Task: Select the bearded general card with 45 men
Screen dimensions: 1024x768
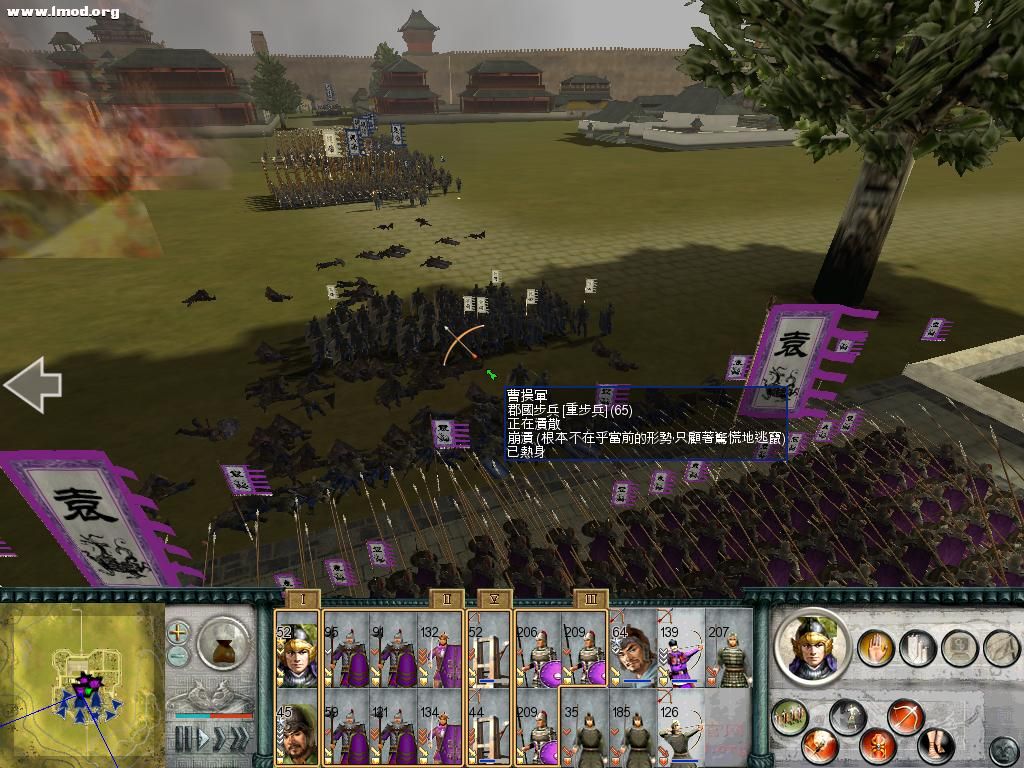Action: (297, 727)
